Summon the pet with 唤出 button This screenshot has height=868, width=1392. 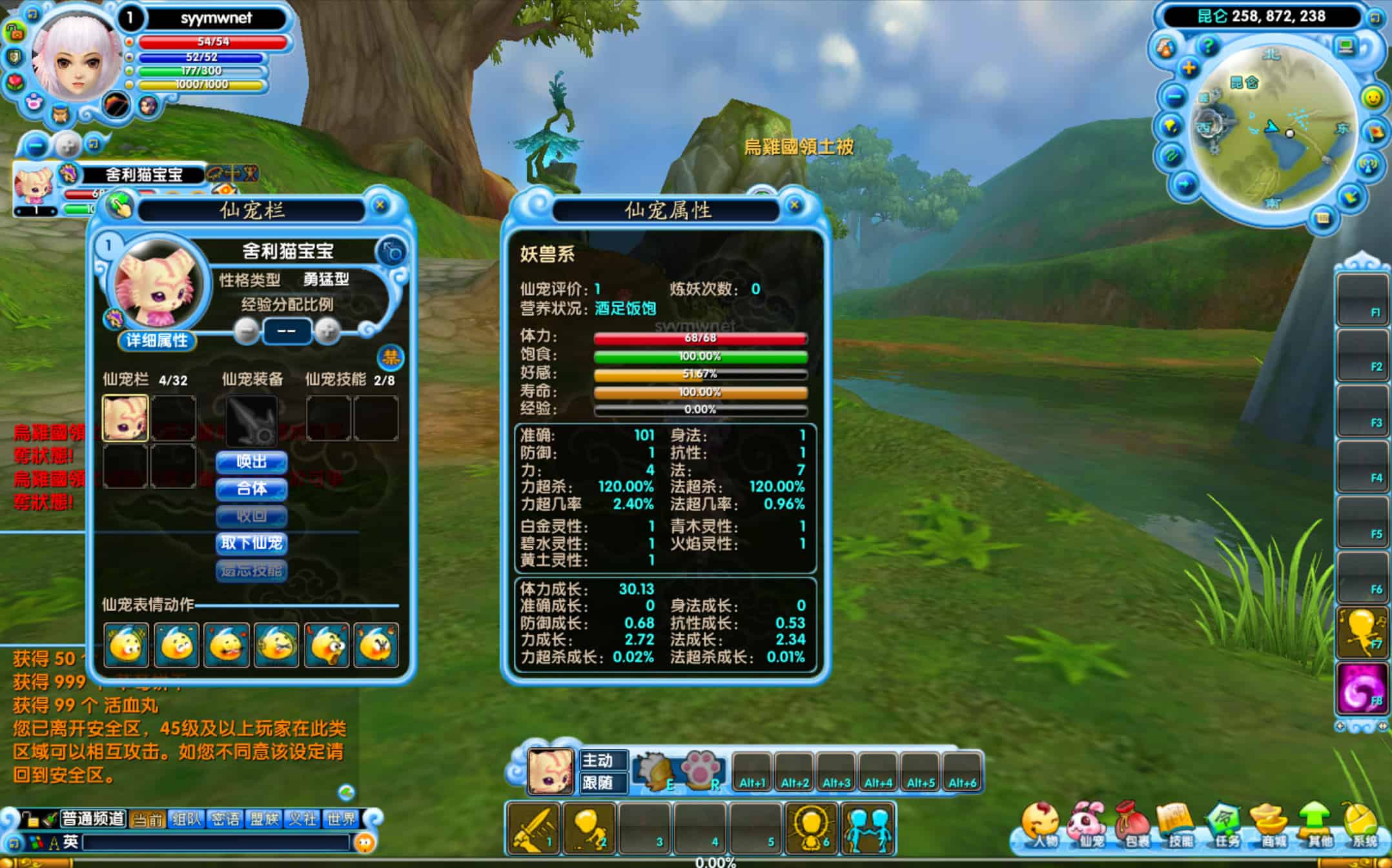tap(251, 462)
